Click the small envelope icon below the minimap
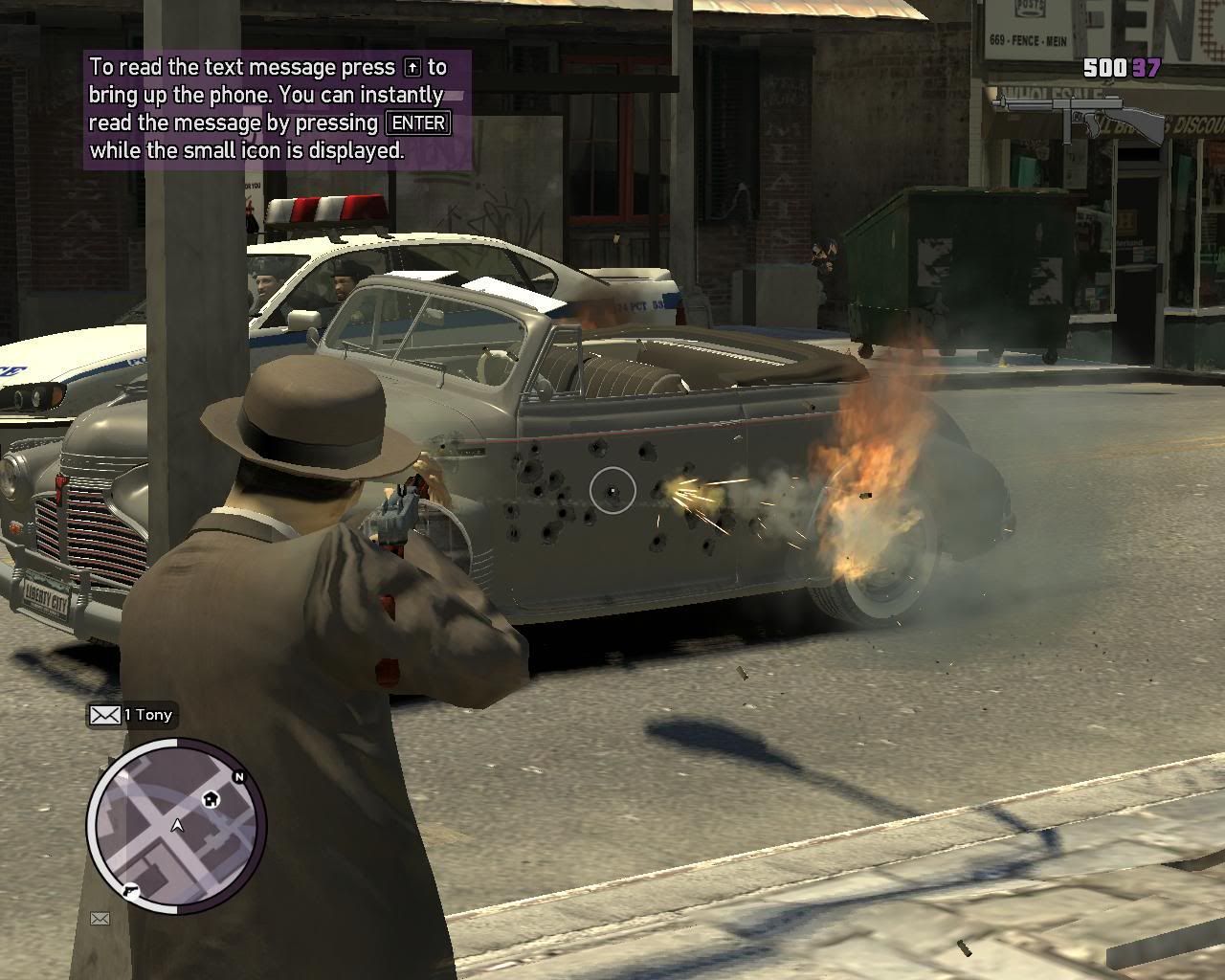The width and height of the screenshot is (1225, 980). click(x=100, y=919)
